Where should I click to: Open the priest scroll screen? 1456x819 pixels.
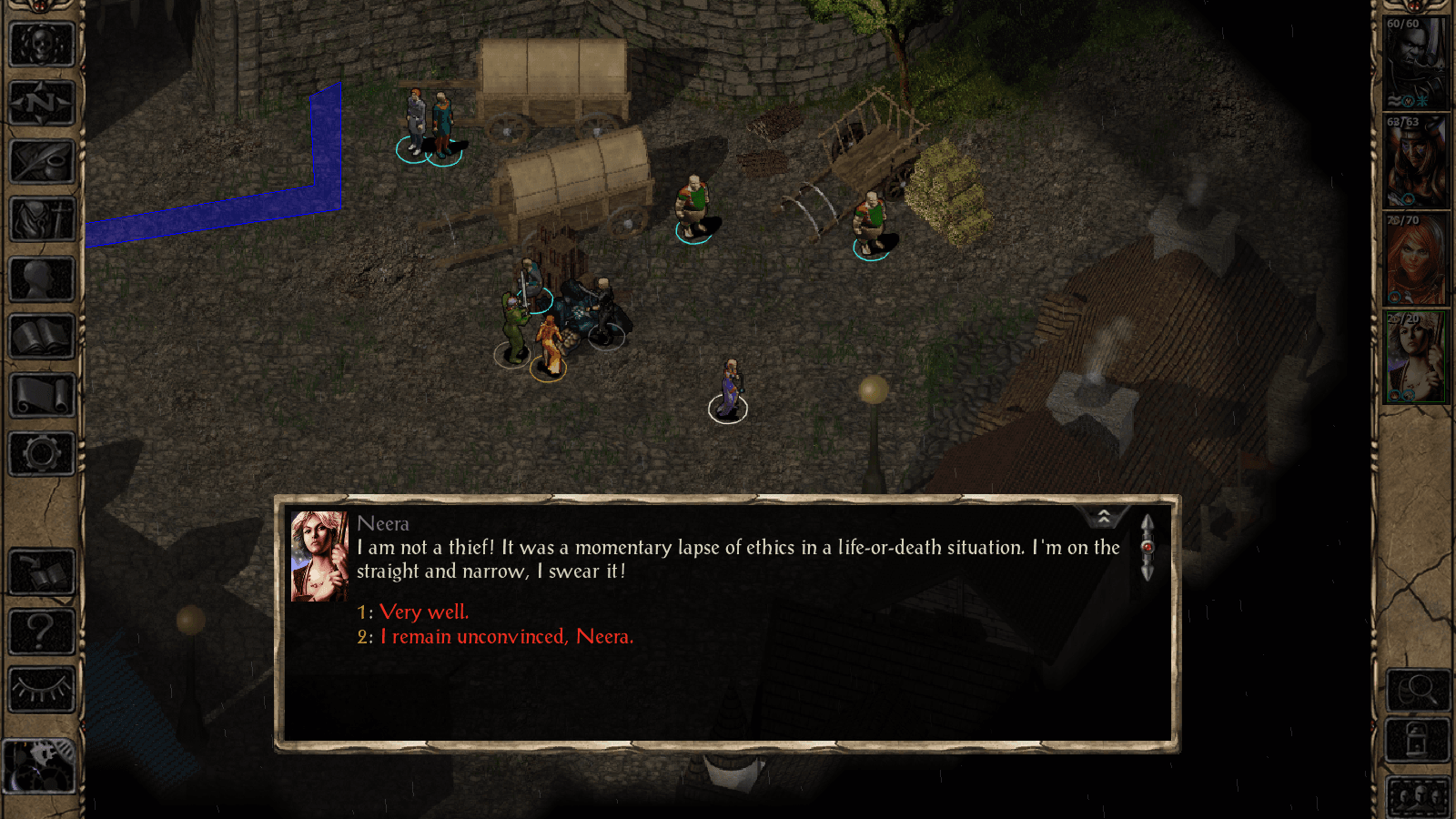coord(41,395)
